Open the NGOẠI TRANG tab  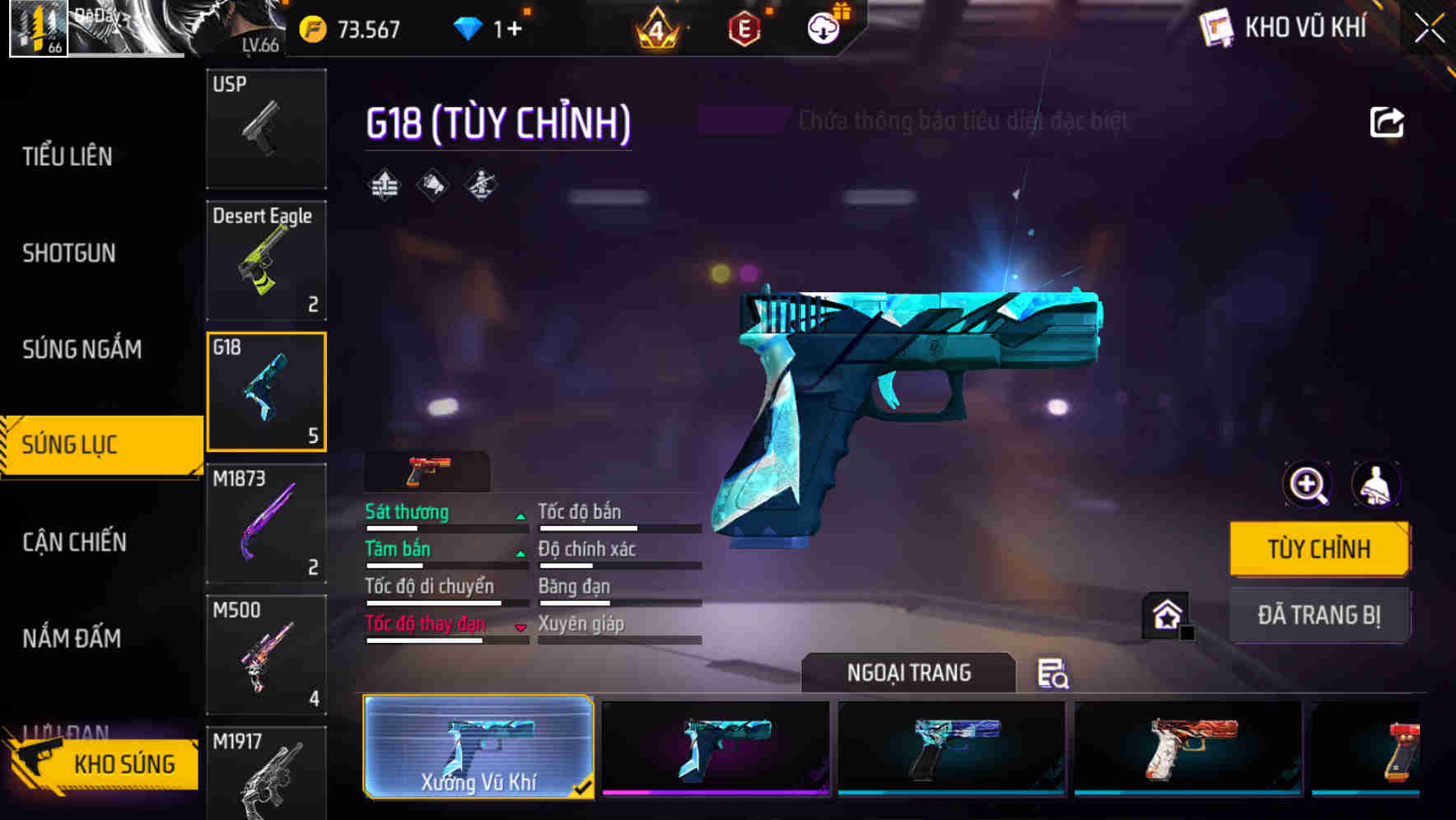[908, 672]
